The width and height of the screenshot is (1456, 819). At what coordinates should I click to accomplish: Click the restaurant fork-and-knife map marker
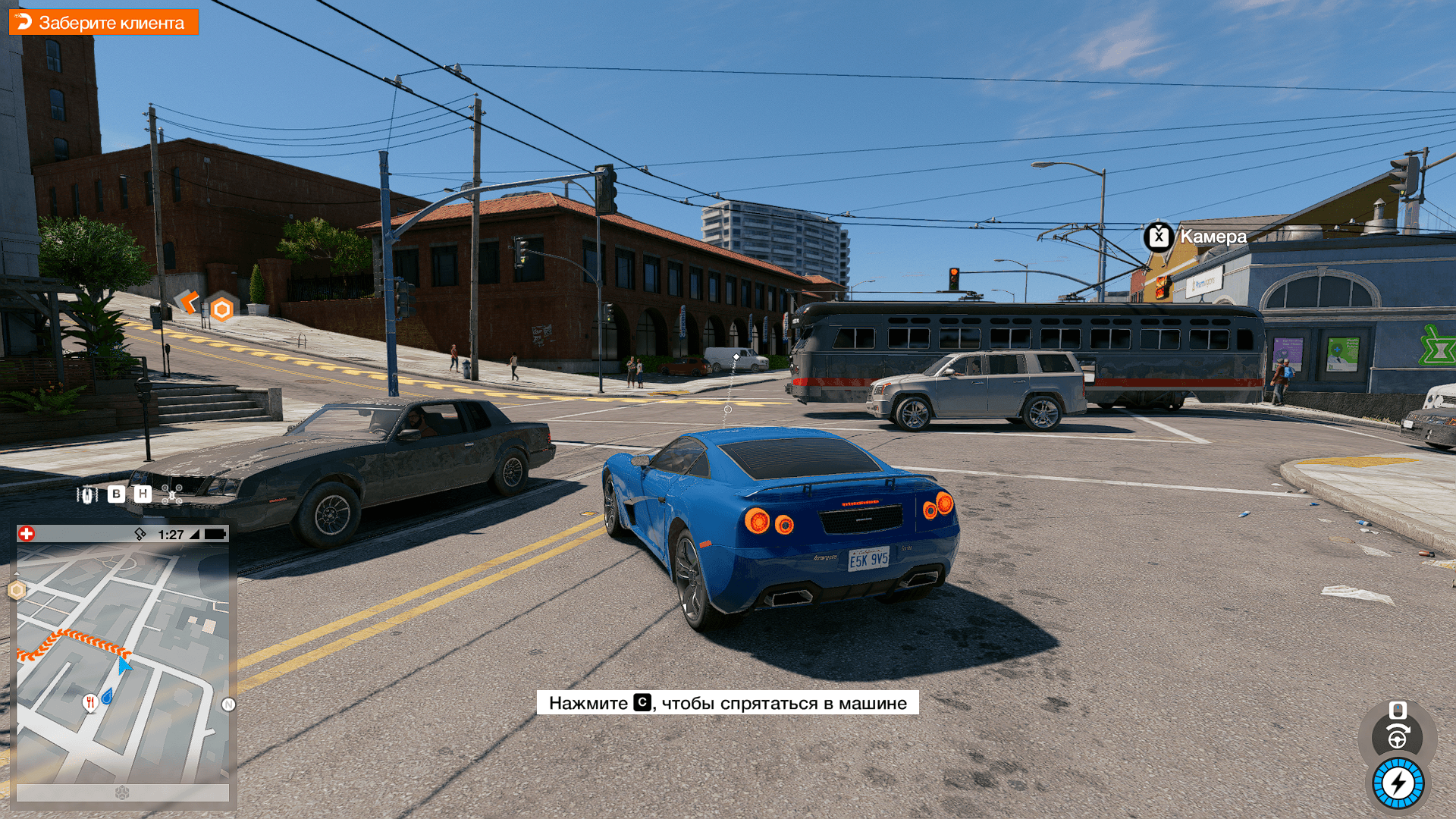tap(90, 702)
